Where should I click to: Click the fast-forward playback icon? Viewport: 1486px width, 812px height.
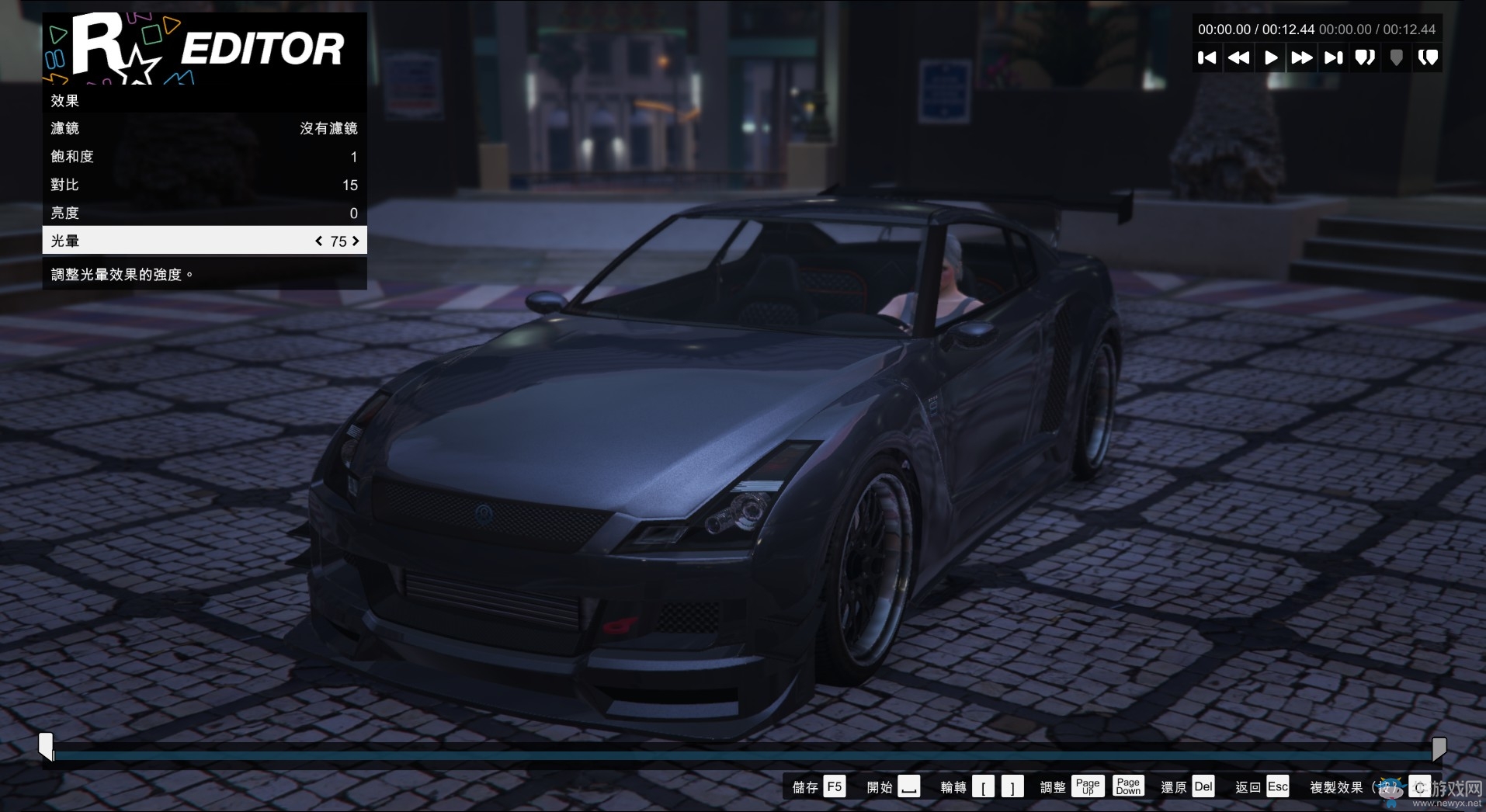[x=1302, y=57]
